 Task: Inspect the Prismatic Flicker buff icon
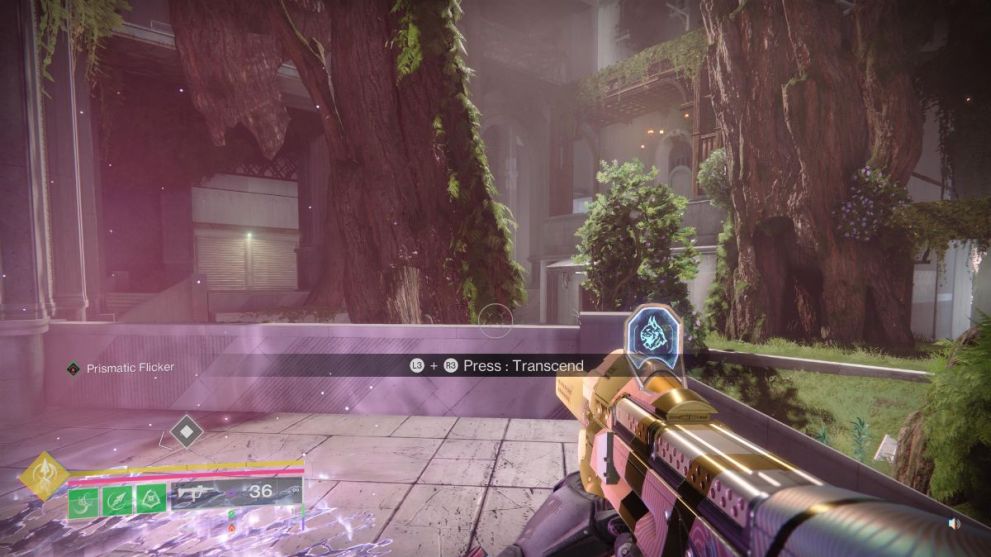pyautogui.click(x=73, y=368)
